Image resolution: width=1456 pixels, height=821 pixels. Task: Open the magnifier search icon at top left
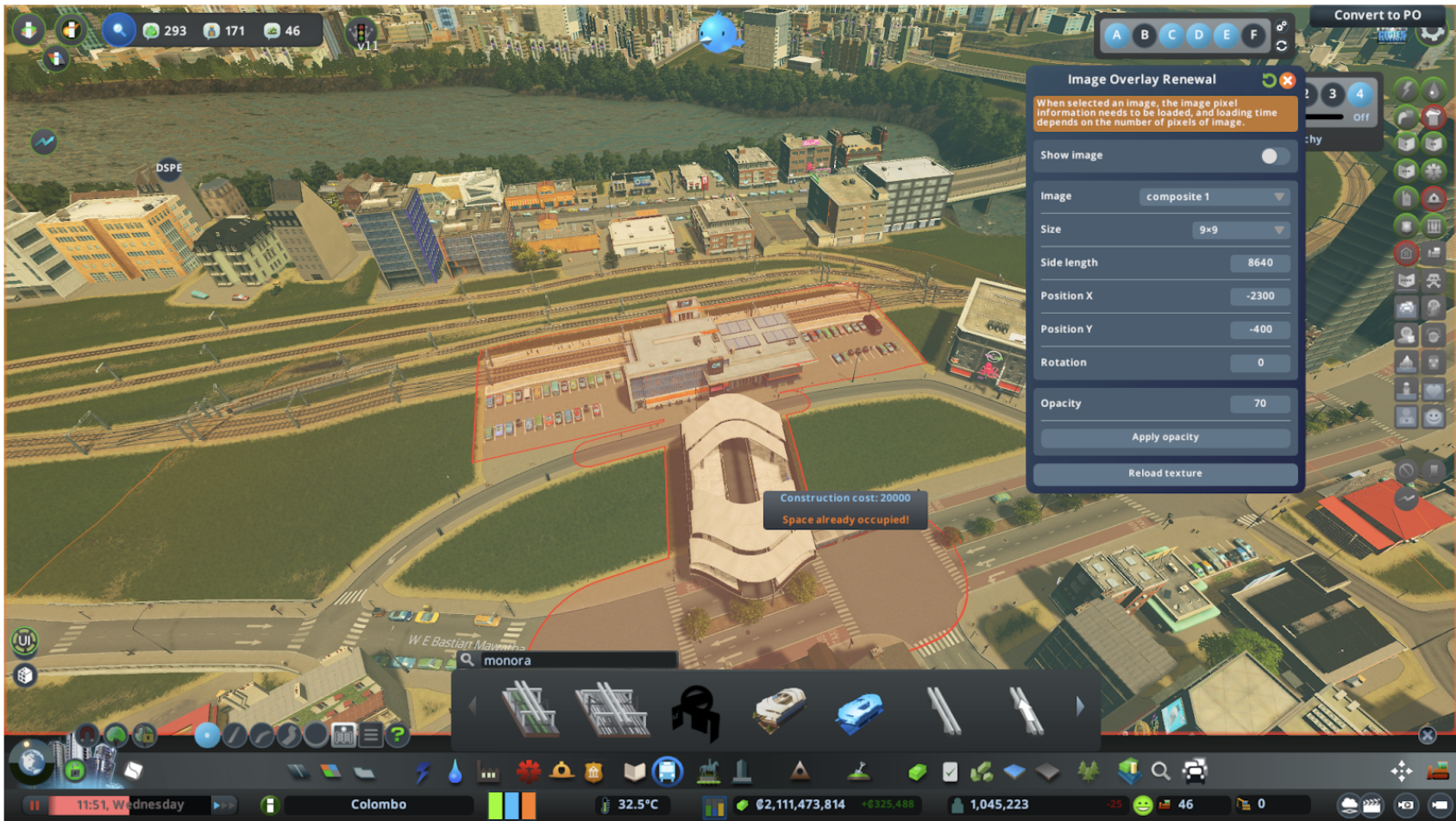pos(119,30)
